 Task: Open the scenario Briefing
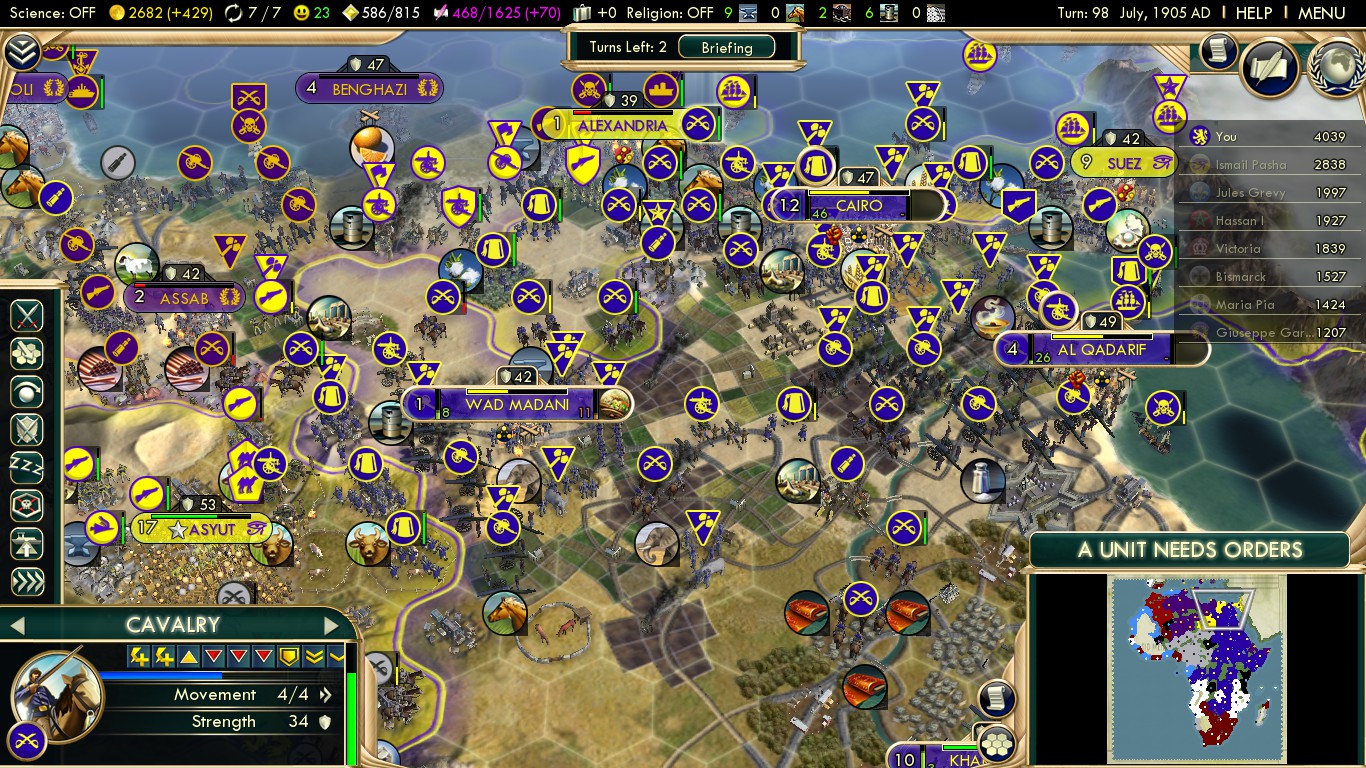click(727, 47)
